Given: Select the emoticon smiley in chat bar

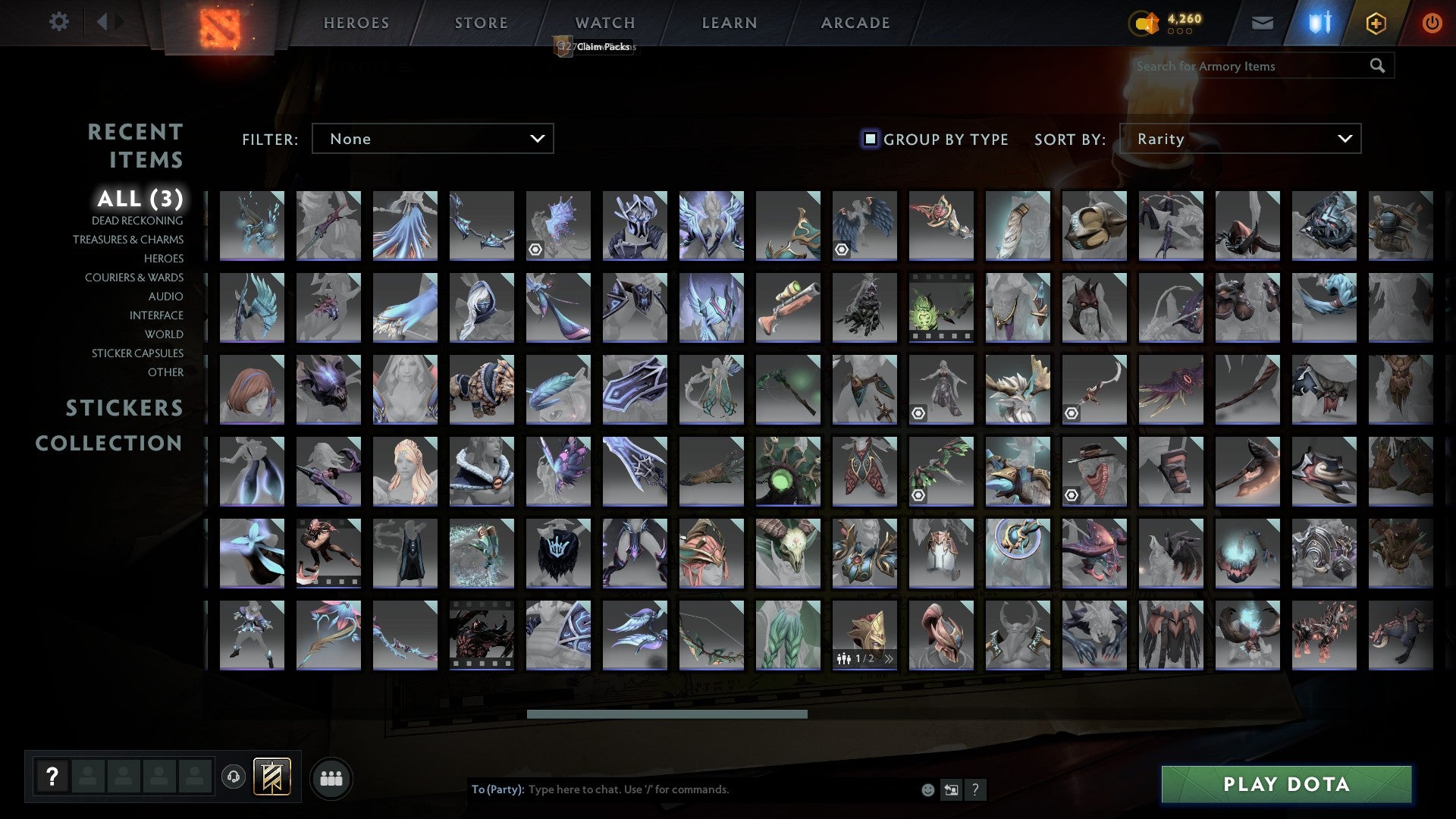Looking at the screenshot, I should click(x=927, y=789).
